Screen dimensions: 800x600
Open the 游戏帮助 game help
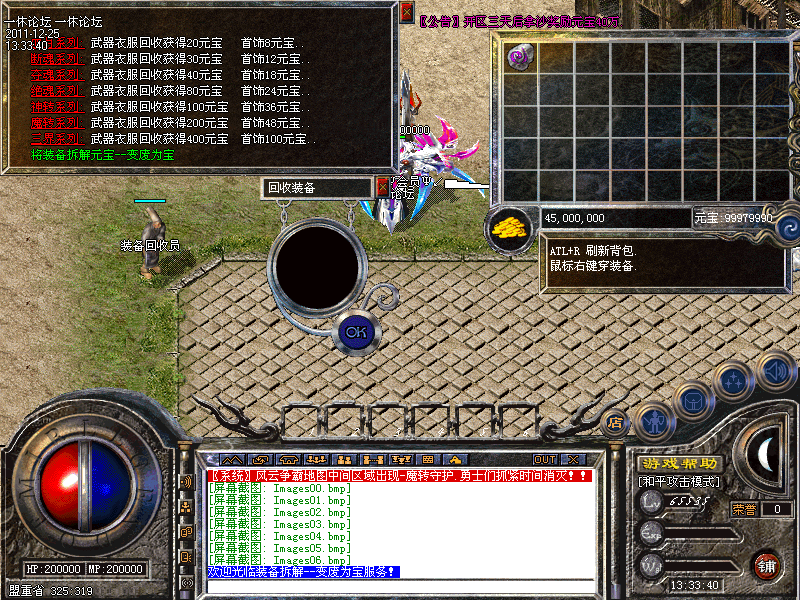[680, 463]
